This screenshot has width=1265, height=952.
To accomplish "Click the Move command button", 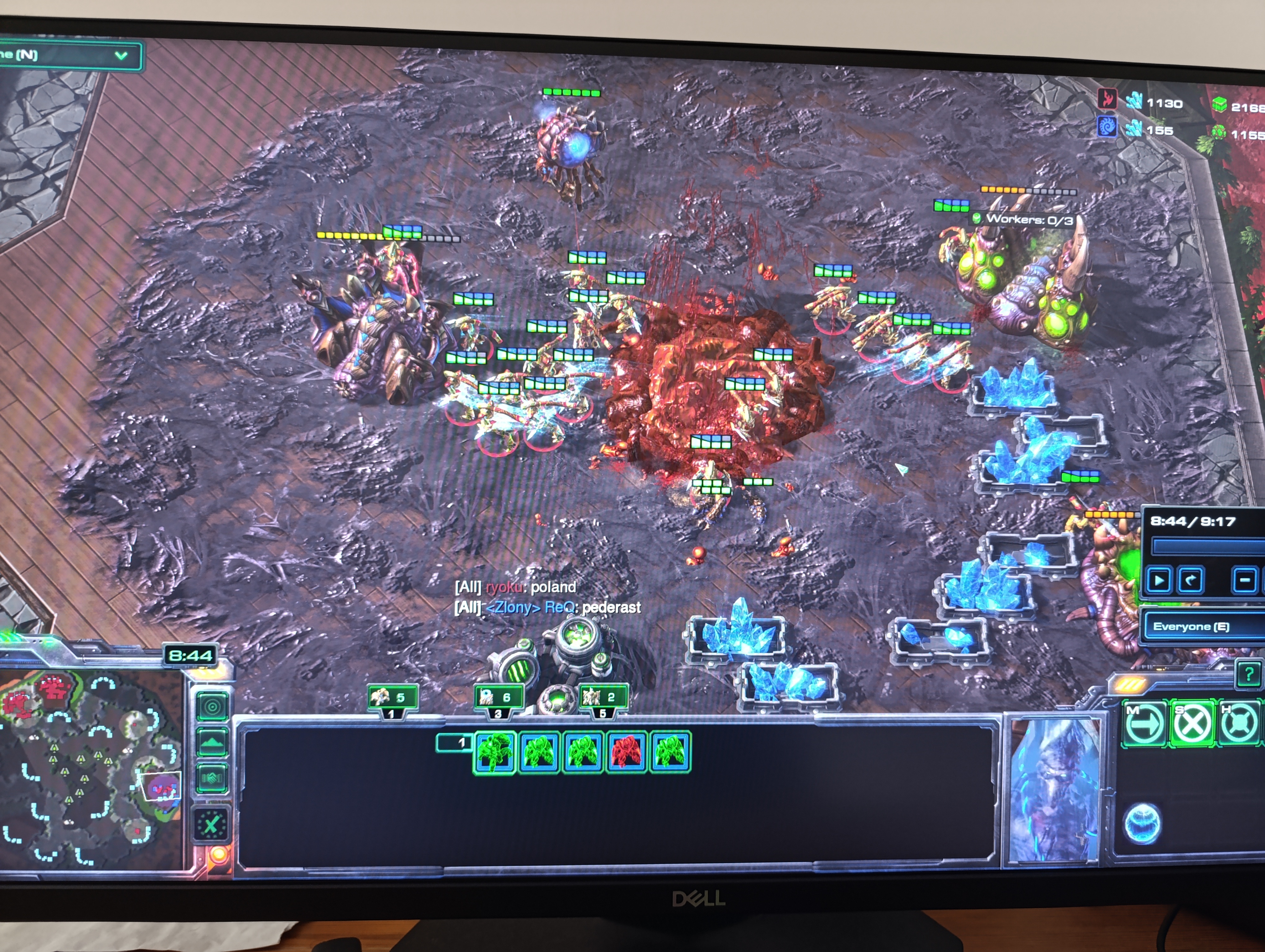I will pos(1144,723).
